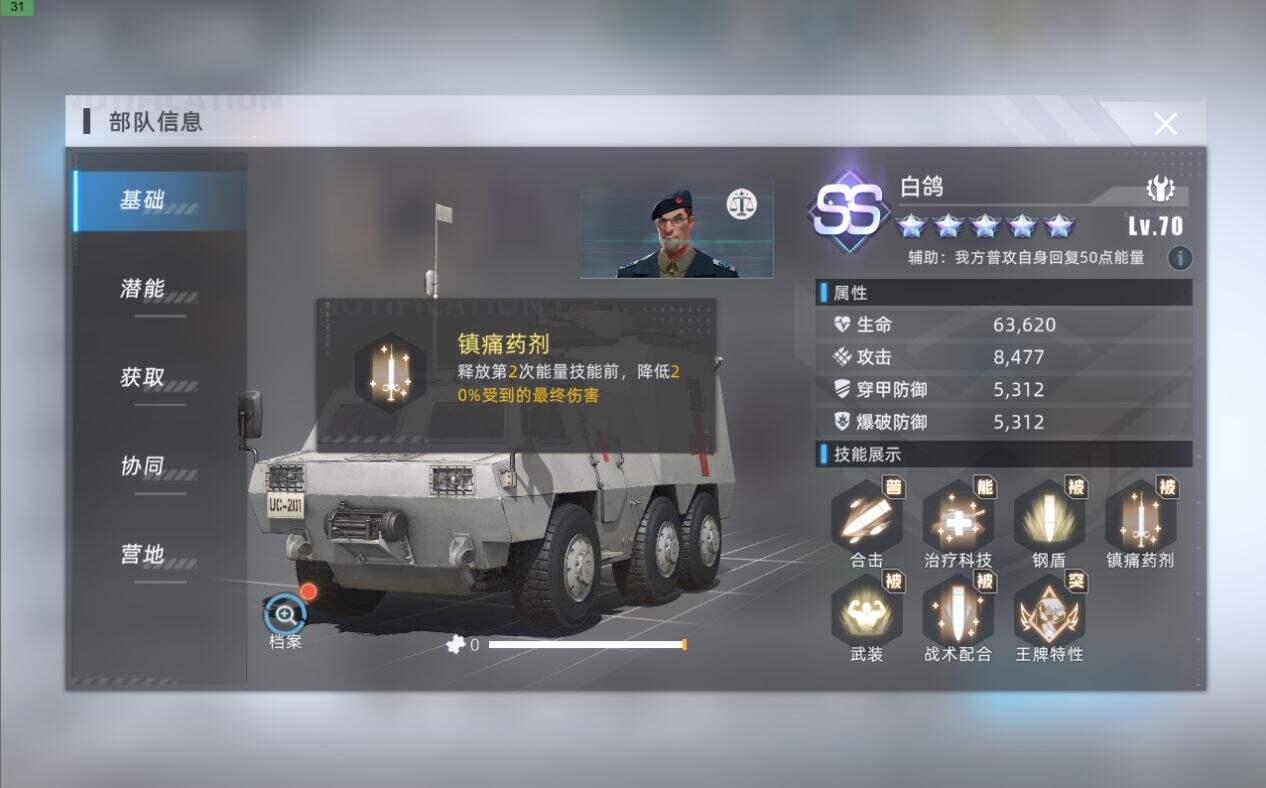
Task: Select the 镇痛药剂 skill icon
Action: [x=1140, y=516]
